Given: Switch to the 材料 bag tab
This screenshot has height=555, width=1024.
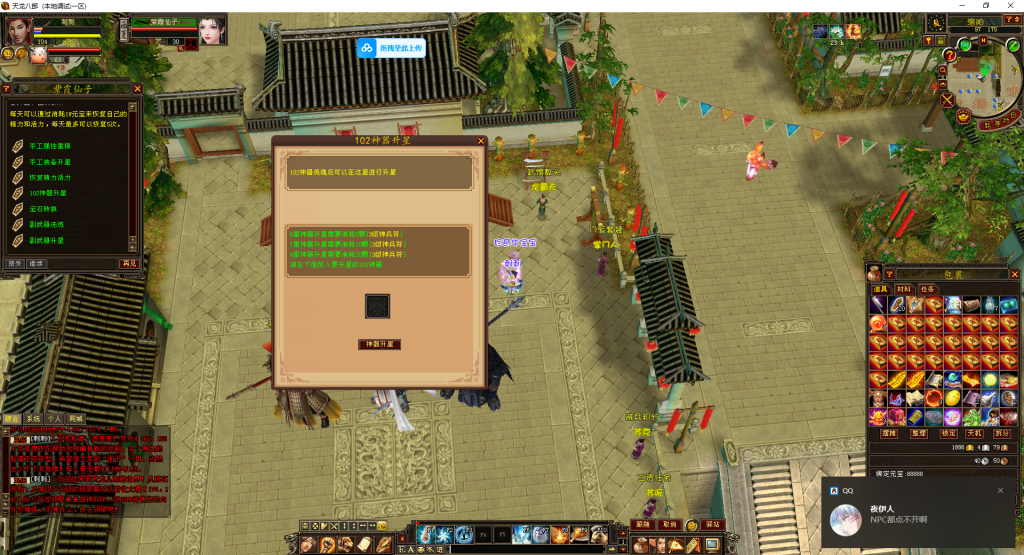Looking at the screenshot, I should [904, 289].
